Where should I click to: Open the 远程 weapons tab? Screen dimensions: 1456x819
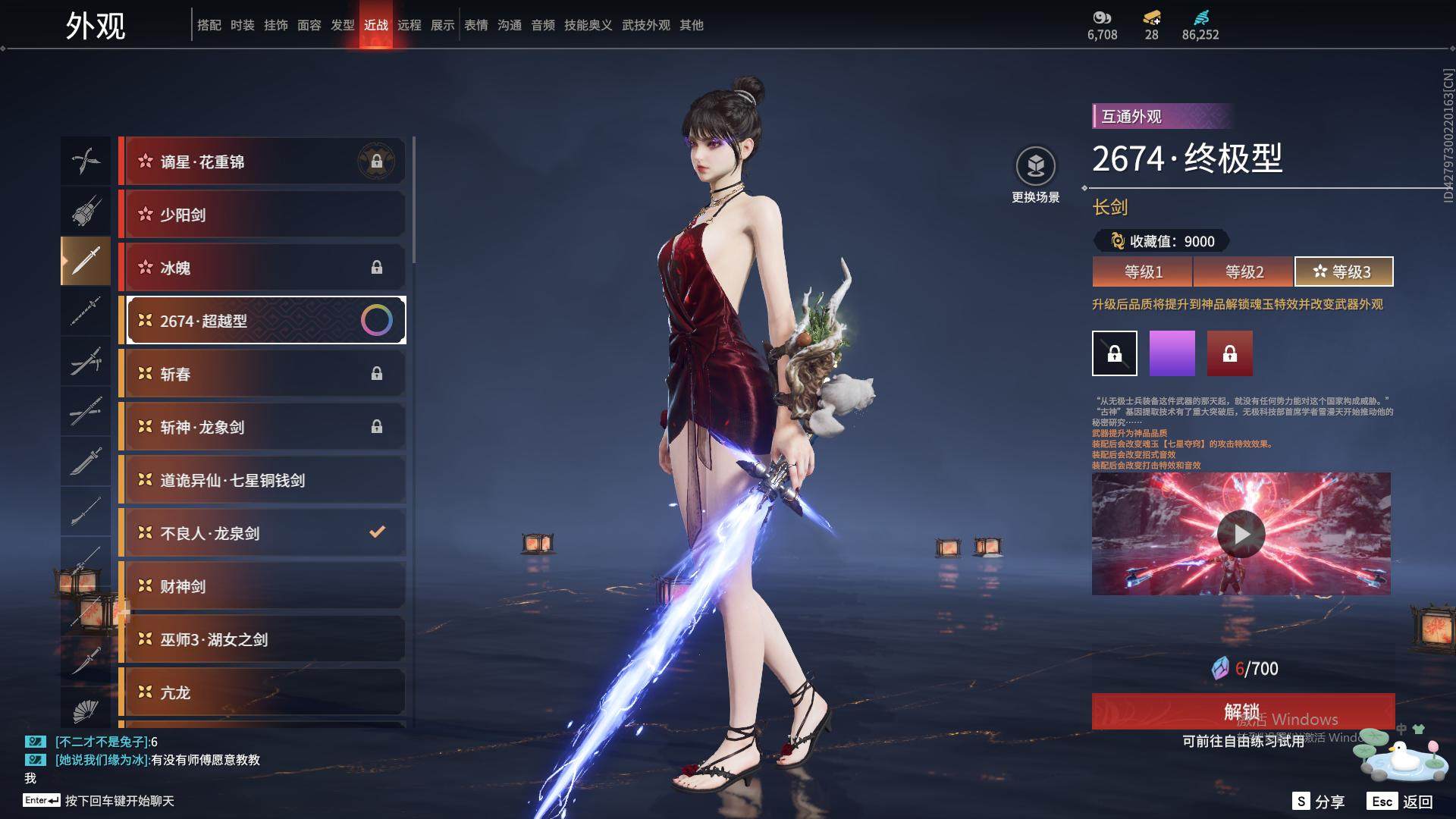point(409,25)
